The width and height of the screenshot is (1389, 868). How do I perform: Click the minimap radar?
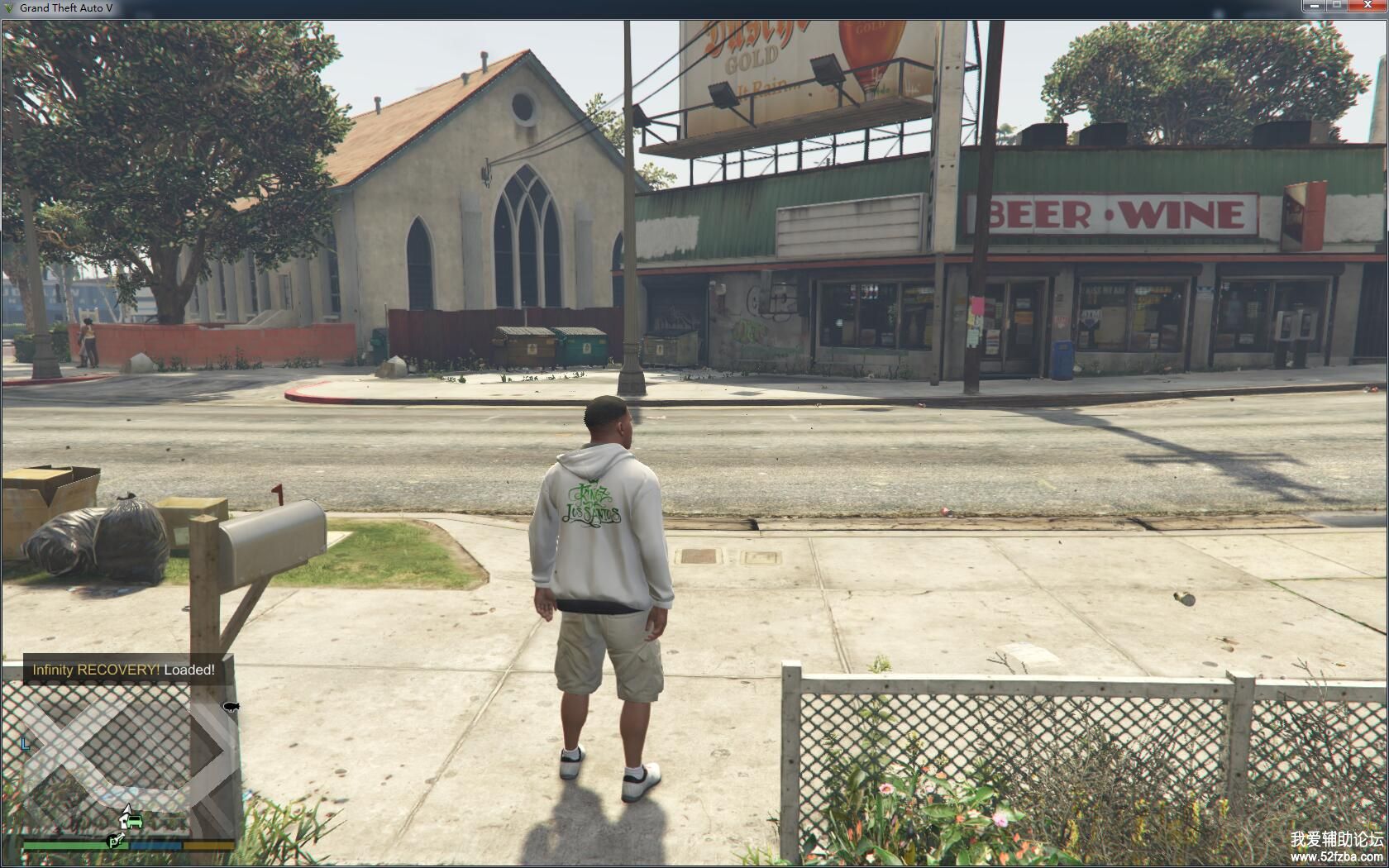[x=124, y=761]
